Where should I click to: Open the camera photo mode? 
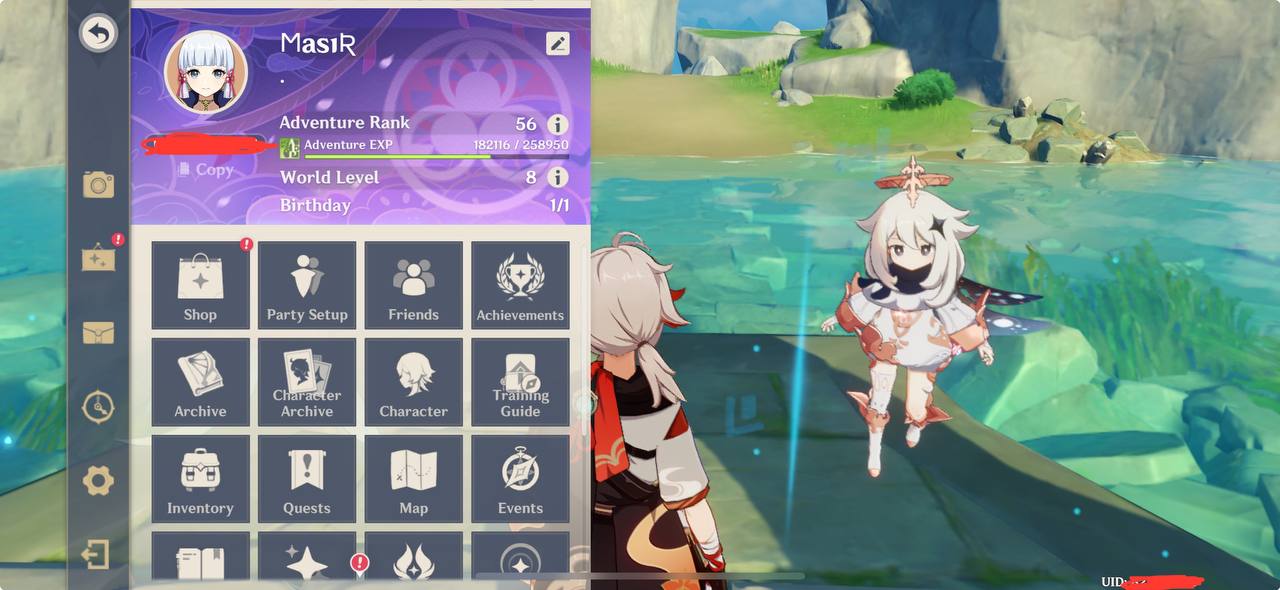[x=98, y=184]
